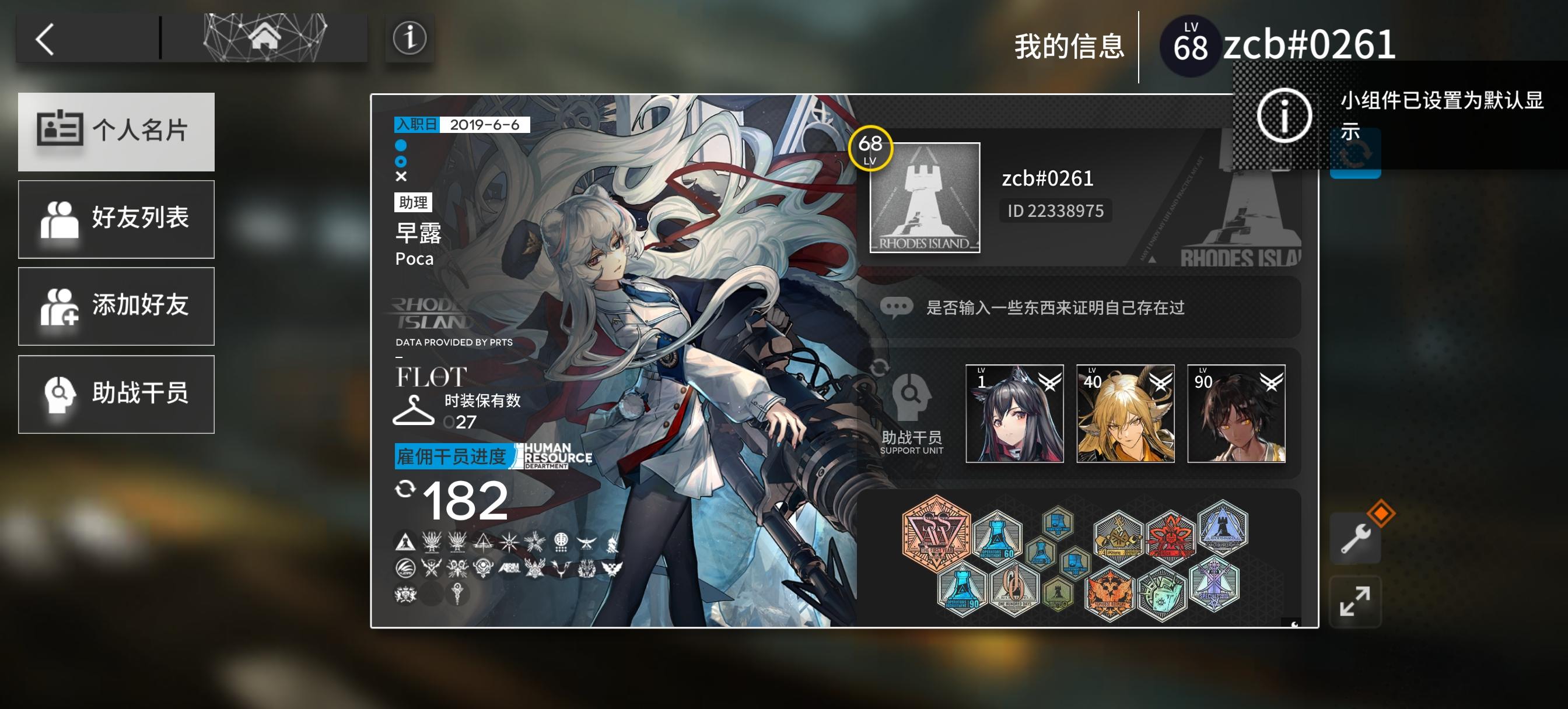Select the hollow blue dot display option

pyautogui.click(x=401, y=162)
